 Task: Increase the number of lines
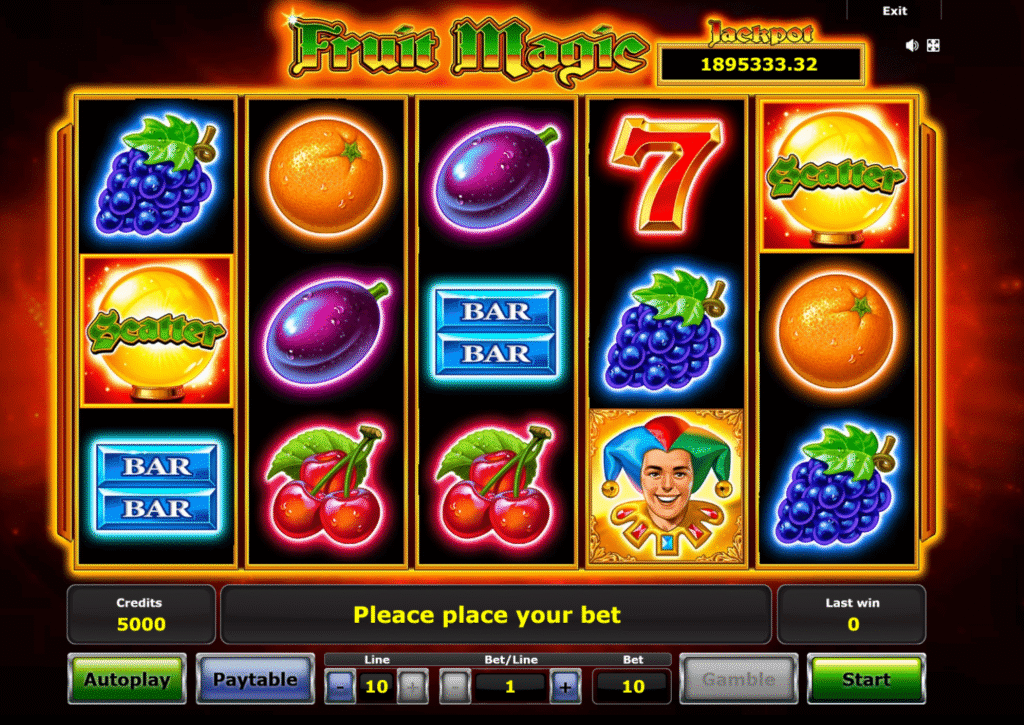pos(412,687)
